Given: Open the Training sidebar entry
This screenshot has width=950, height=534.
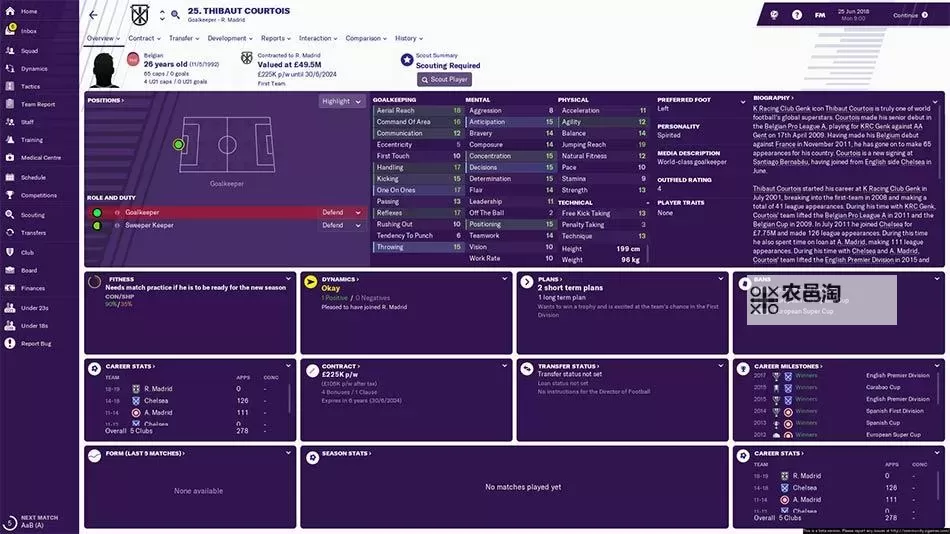Looking at the screenshot, I should (x=32, y=140).
